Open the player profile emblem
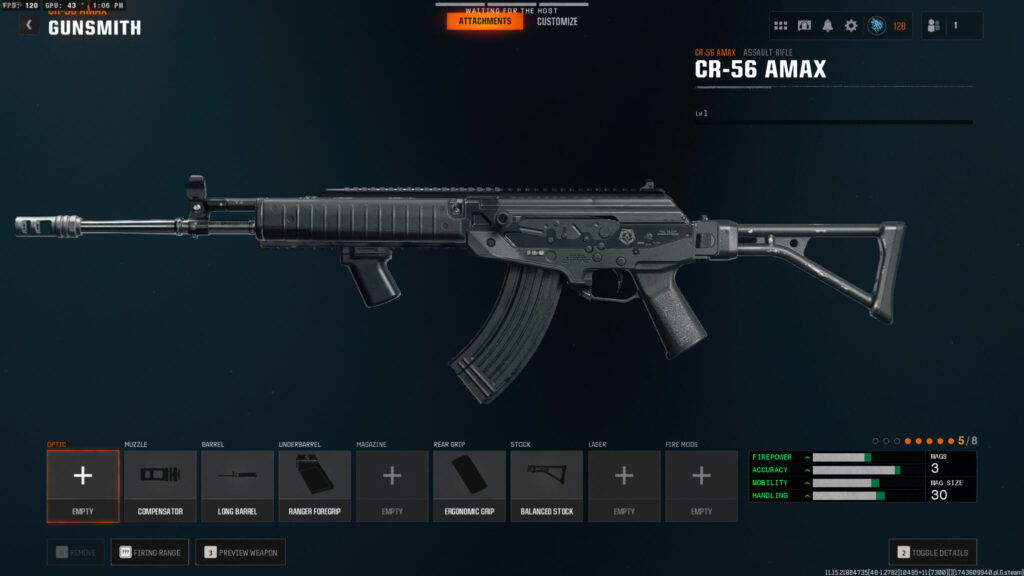The height and width of the screenshot is (576, 1024). (877, 26)
